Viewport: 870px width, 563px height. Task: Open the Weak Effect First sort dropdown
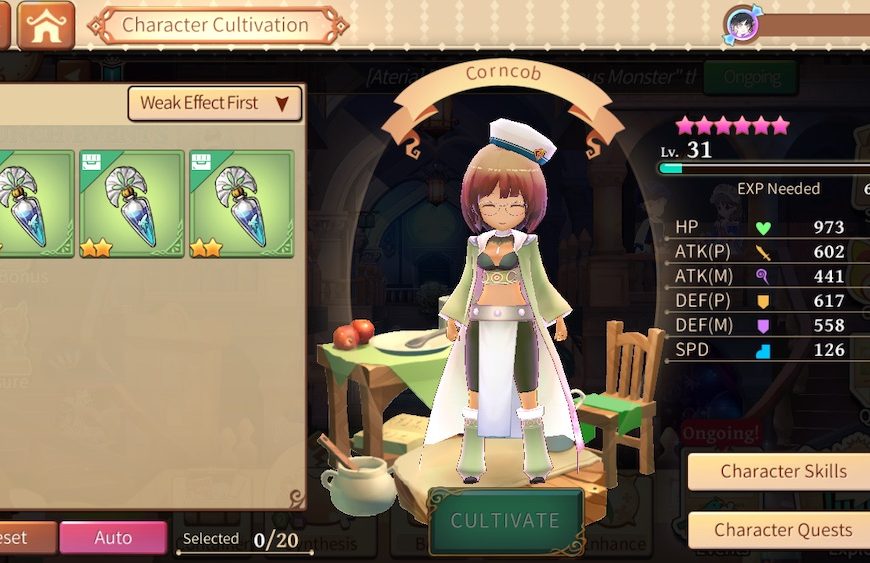click(x=215, y=103)
